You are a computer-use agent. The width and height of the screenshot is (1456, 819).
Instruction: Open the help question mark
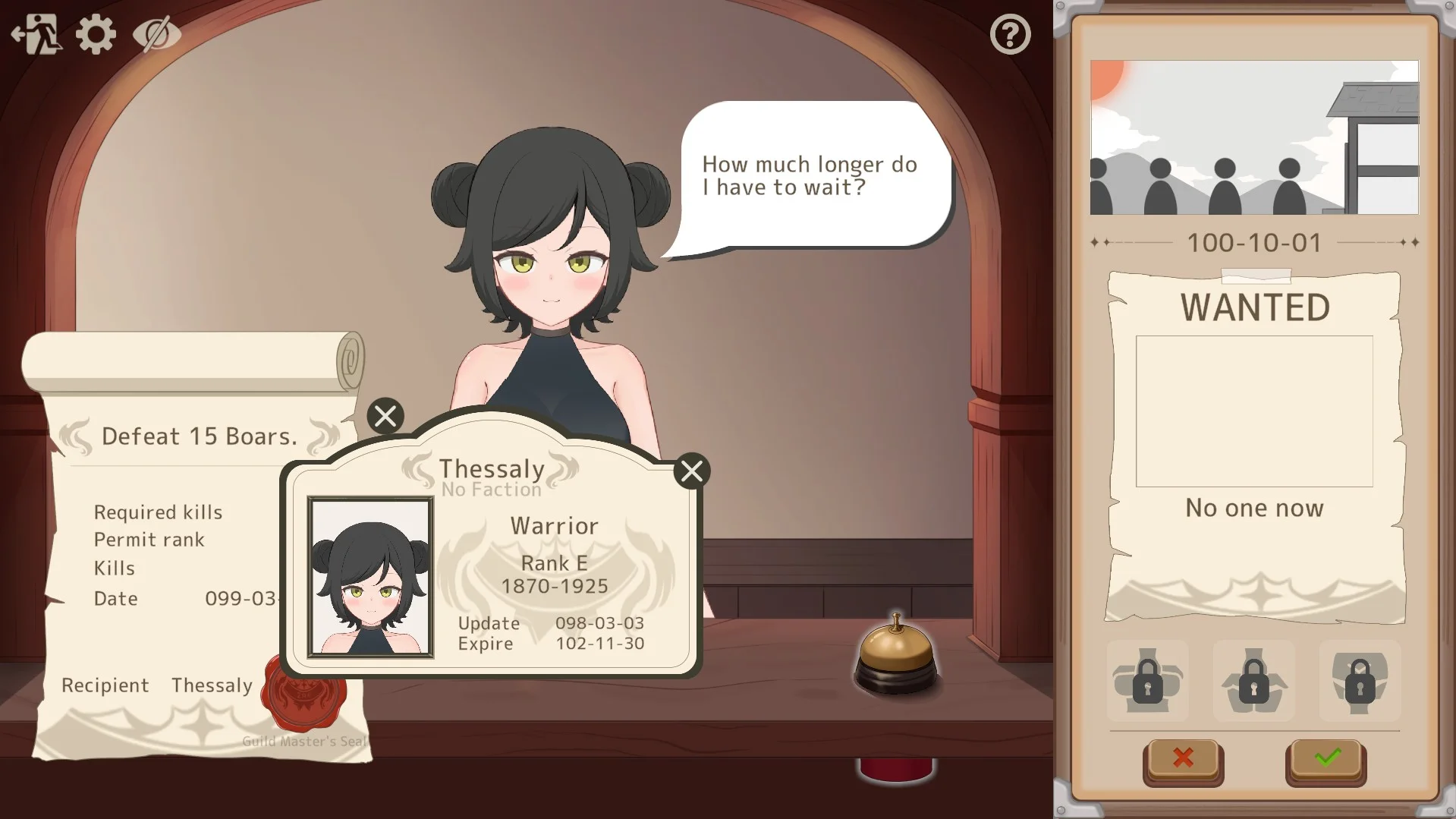coord(1011,33)
